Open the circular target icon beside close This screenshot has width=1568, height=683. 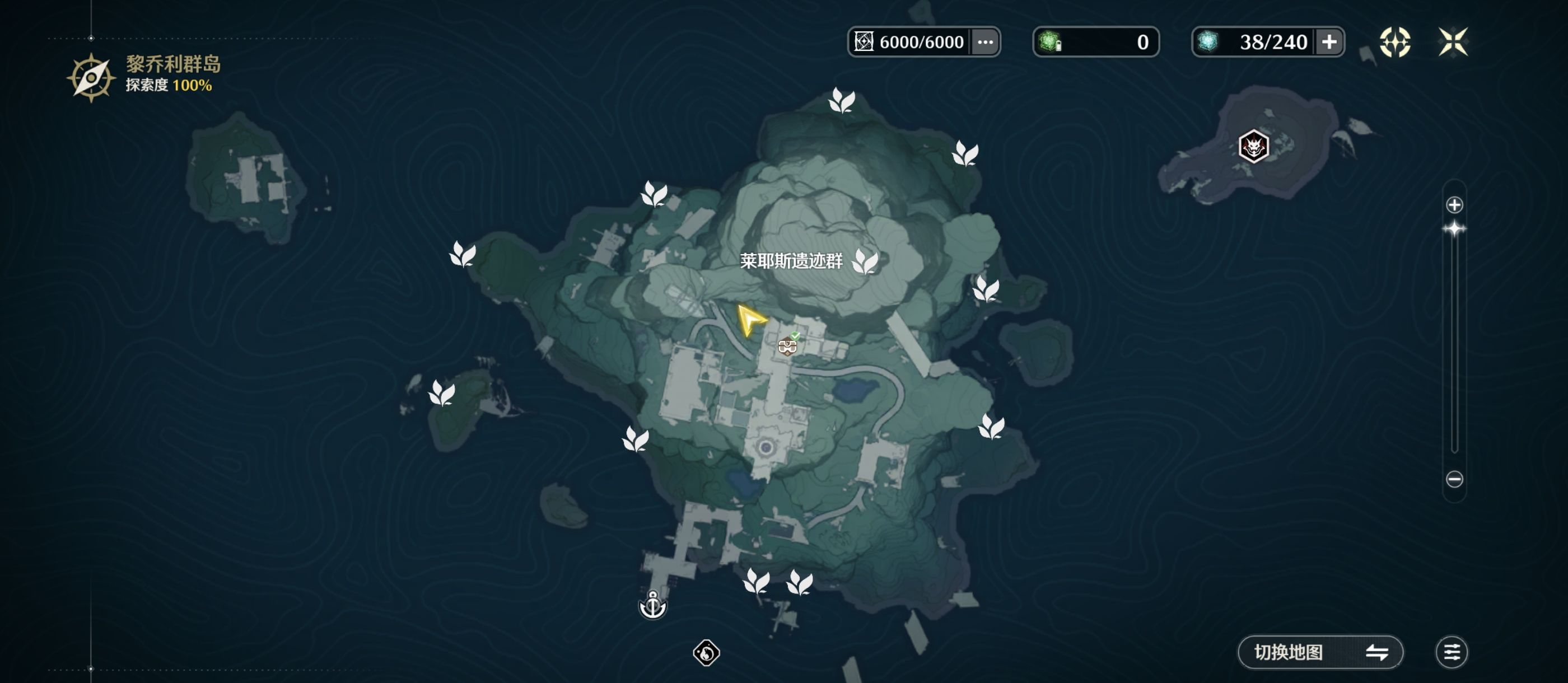[1394, 42]
